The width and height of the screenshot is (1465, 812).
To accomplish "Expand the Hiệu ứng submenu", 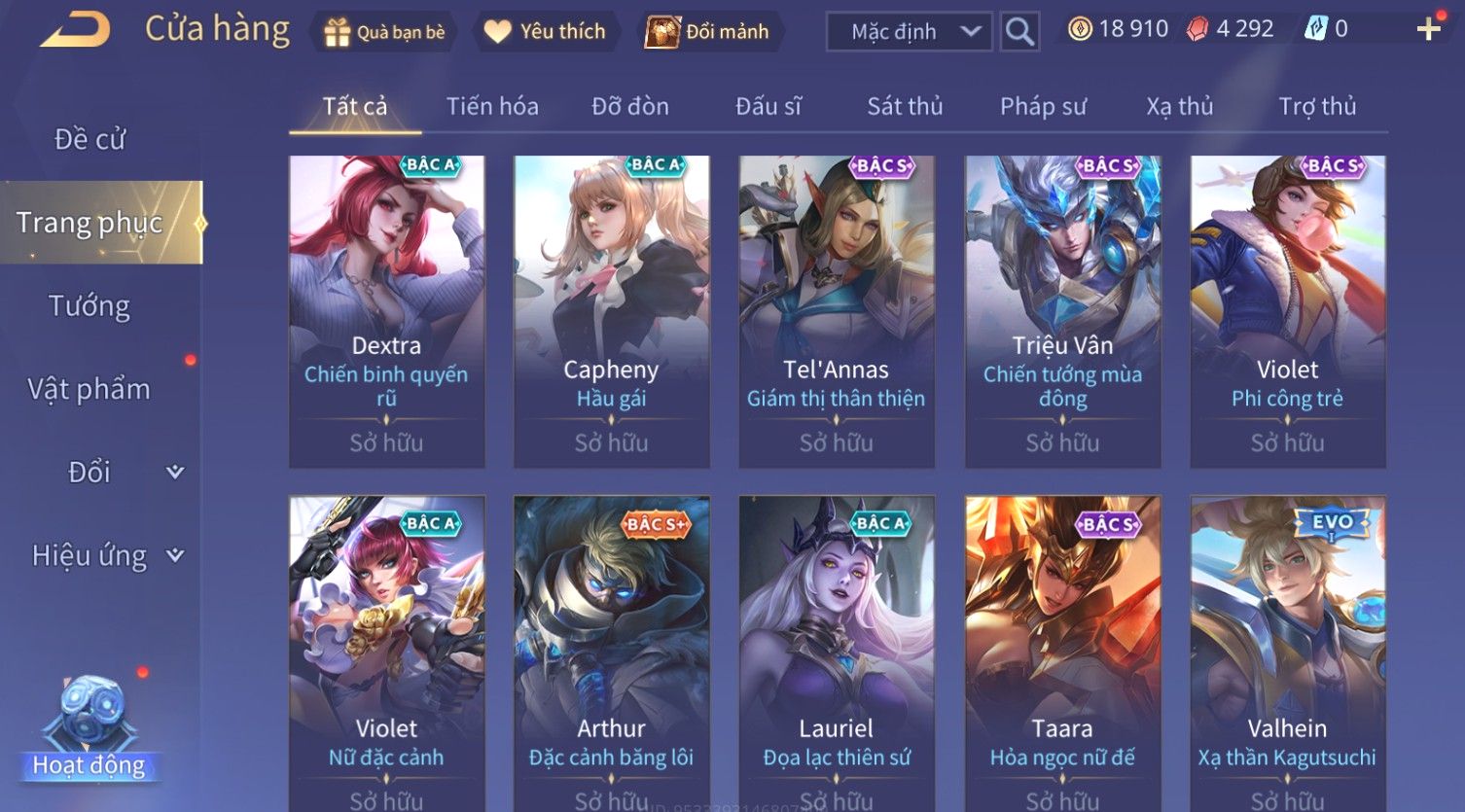I will (107, 555).
